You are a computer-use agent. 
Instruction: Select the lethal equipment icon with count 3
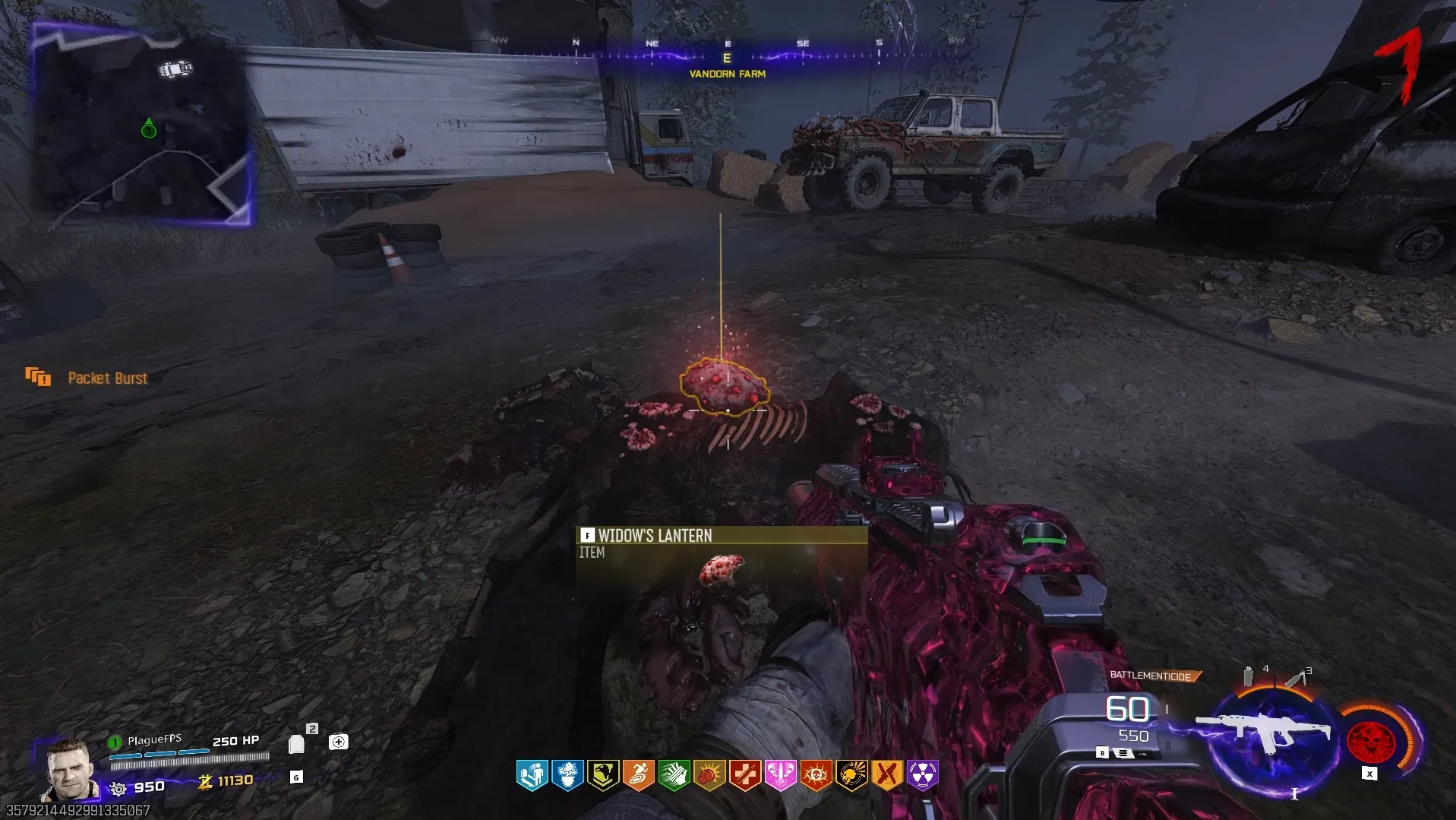click(x=1297, y=677)
